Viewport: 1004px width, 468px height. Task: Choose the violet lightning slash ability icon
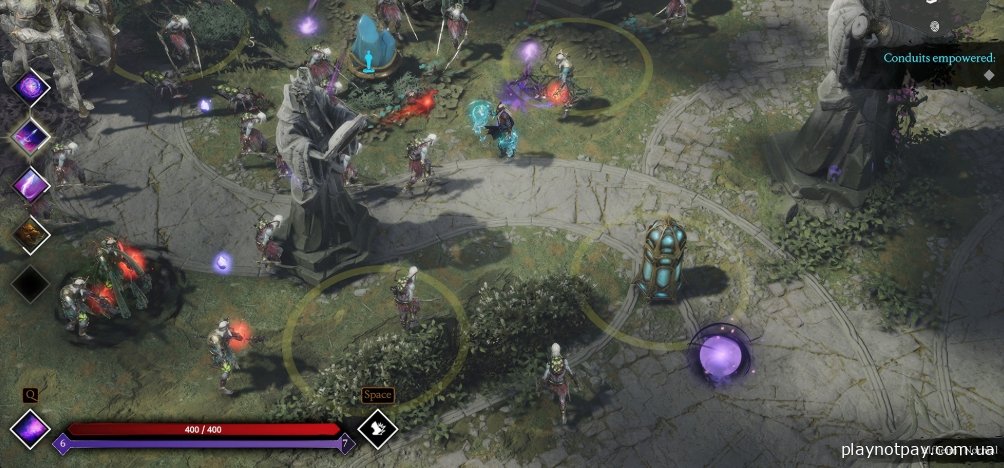tap(31, 184)
